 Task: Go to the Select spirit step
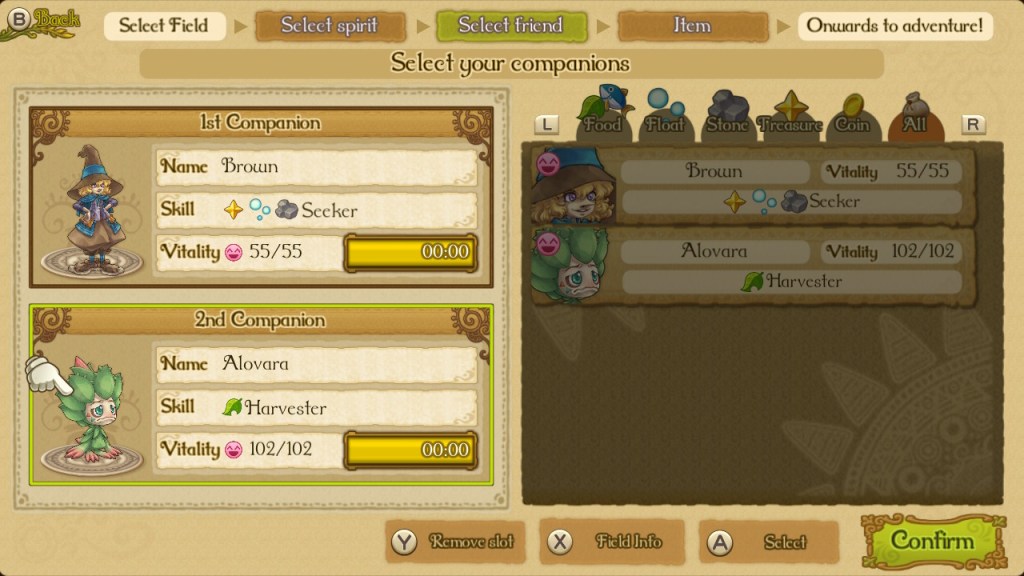[330, 26]
